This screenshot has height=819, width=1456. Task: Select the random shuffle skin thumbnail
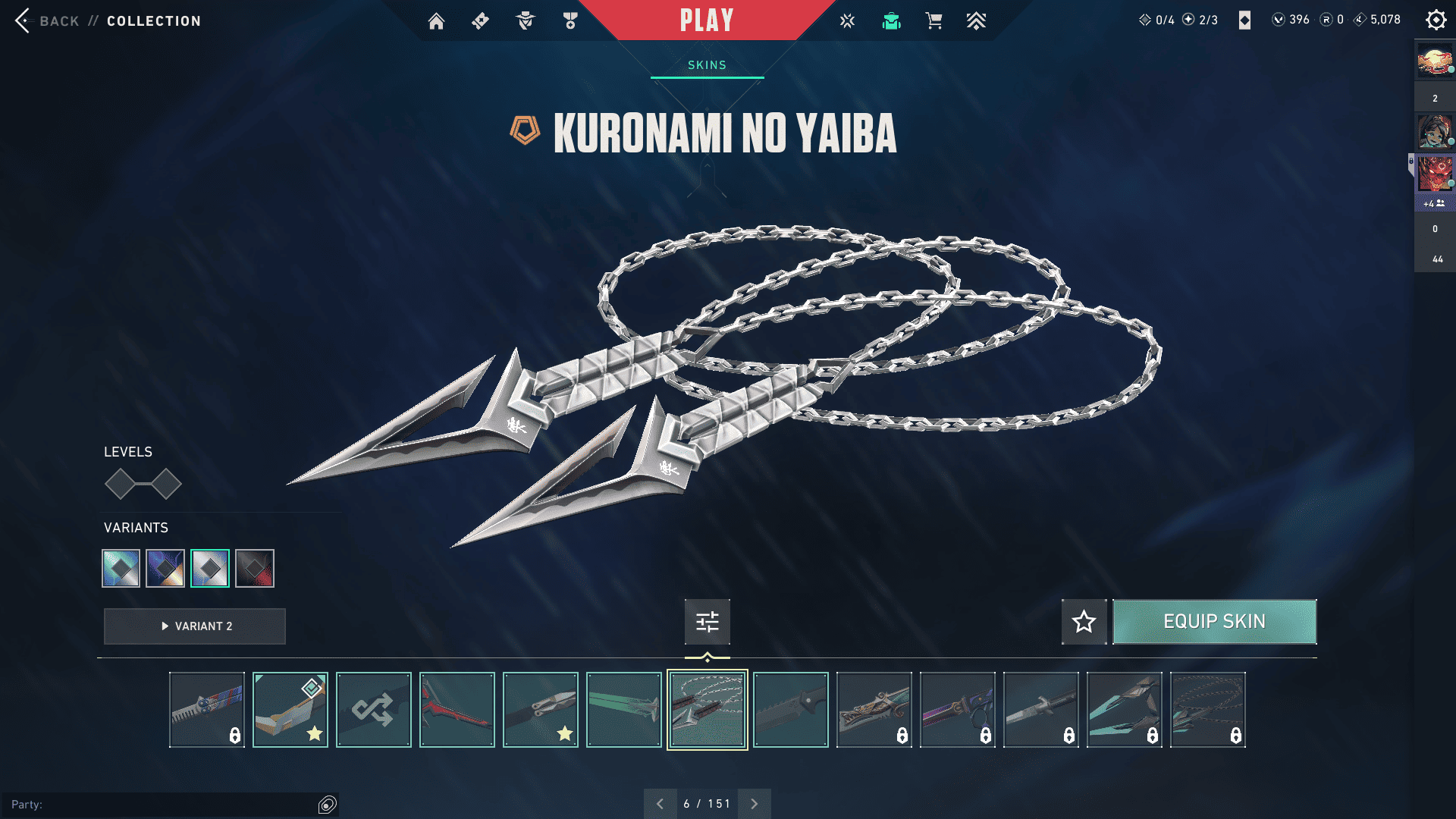pyautogui.click(x=374, y=710)
